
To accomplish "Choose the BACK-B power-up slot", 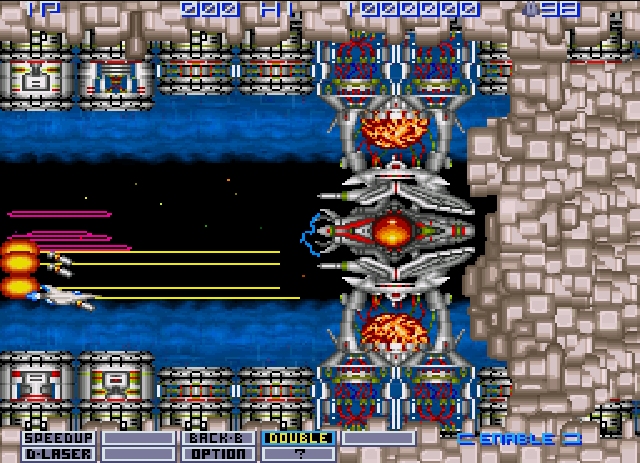I will point(218,438).
